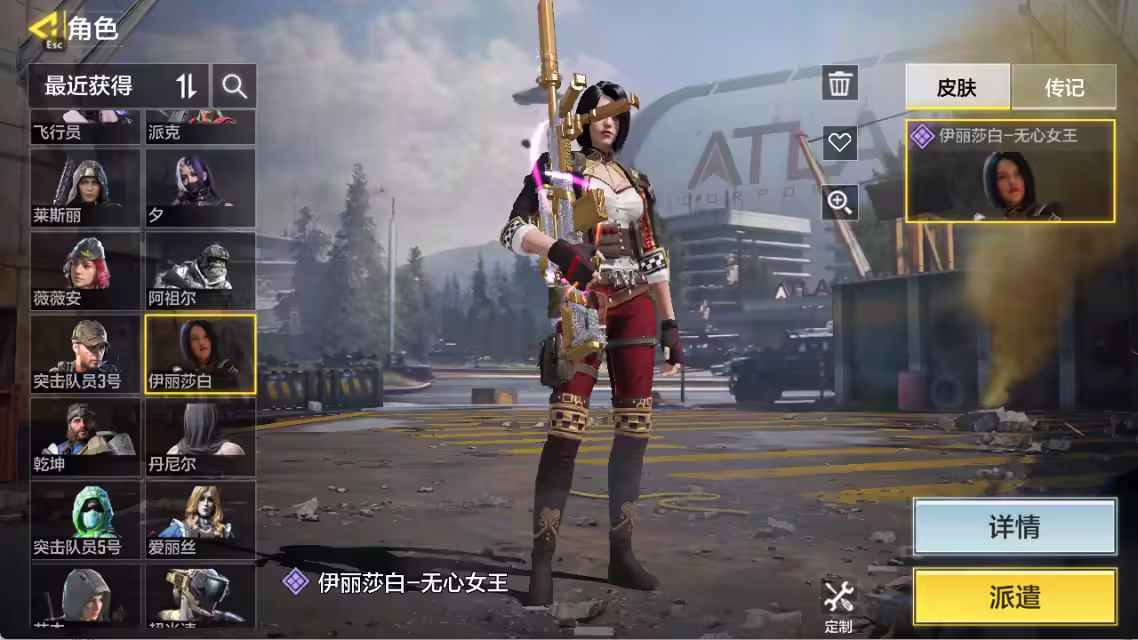1138x640 pixels.
Task: Go back using the Esc arrow
Action: pos(44,28)
